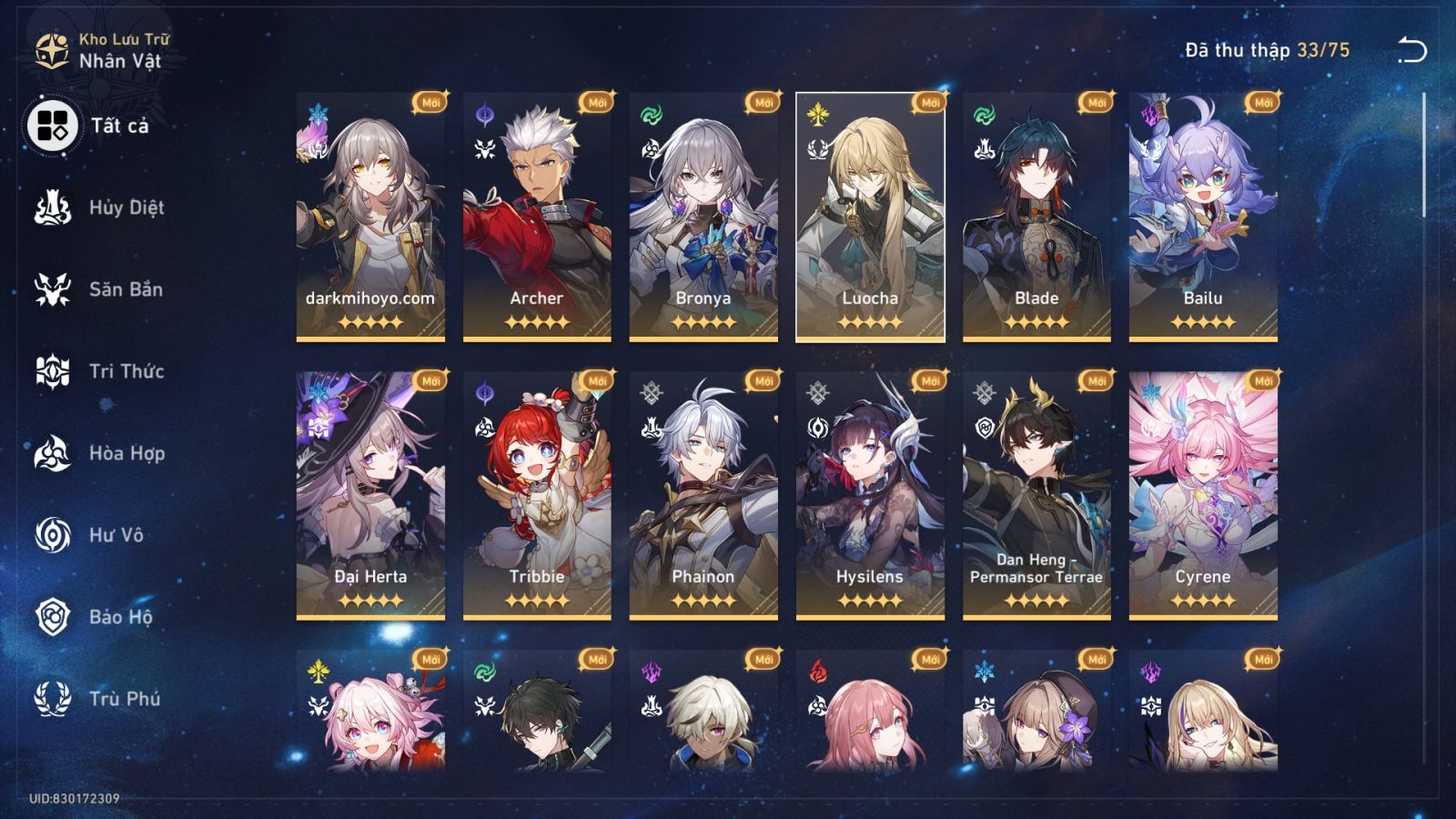Click the Mới badge on Bailu's card
Viewport: 1456px width, 819px height.
(1260, 102)
